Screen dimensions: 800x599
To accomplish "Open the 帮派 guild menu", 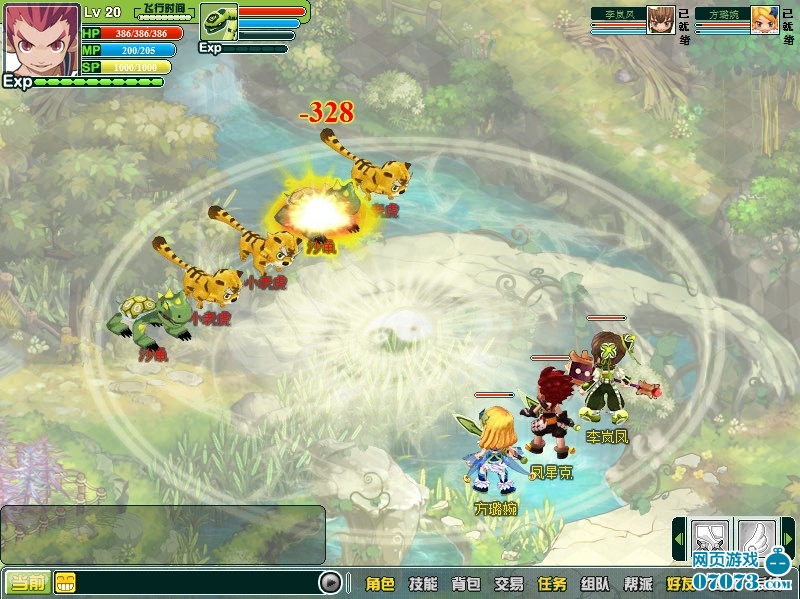I will 638,584.
